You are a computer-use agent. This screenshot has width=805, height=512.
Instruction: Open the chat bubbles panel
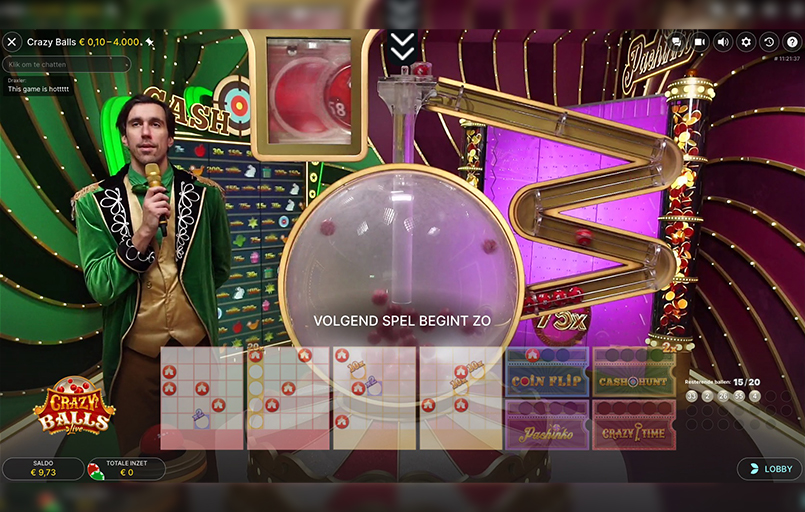click(676, 42)
